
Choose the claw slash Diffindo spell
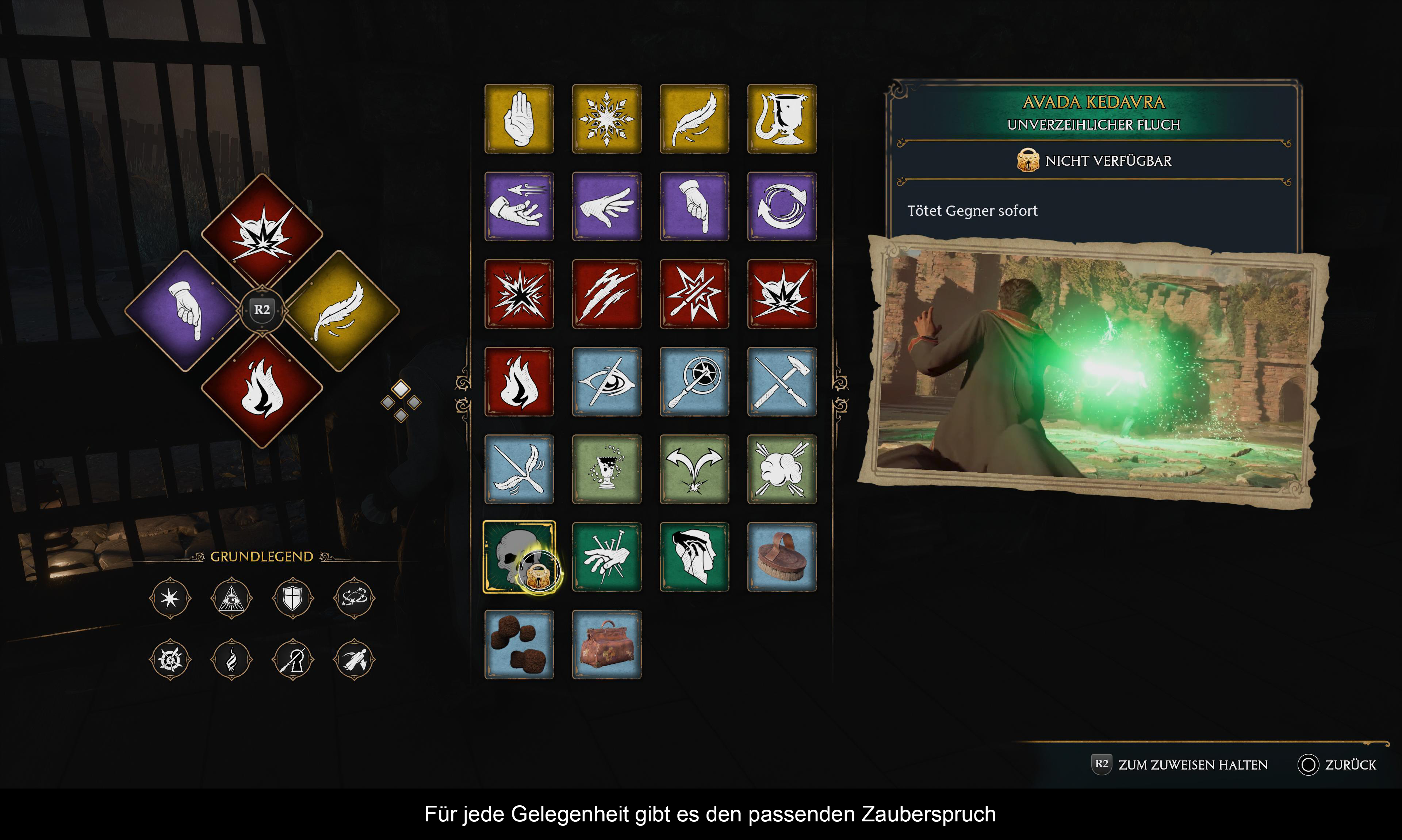point(606,294)
